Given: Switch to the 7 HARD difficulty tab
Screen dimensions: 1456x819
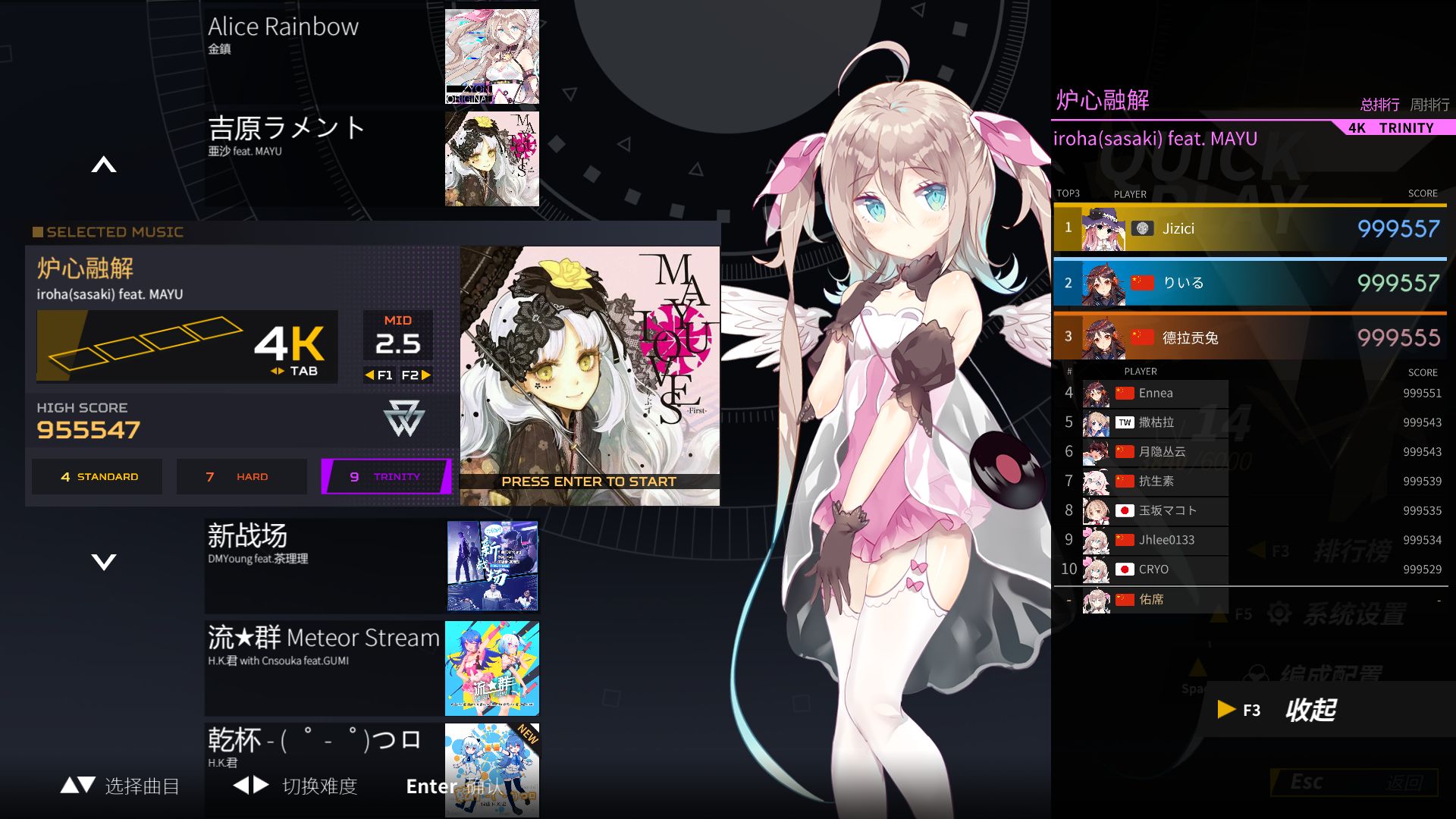Looking at the screenshot, I should (241, 476).
